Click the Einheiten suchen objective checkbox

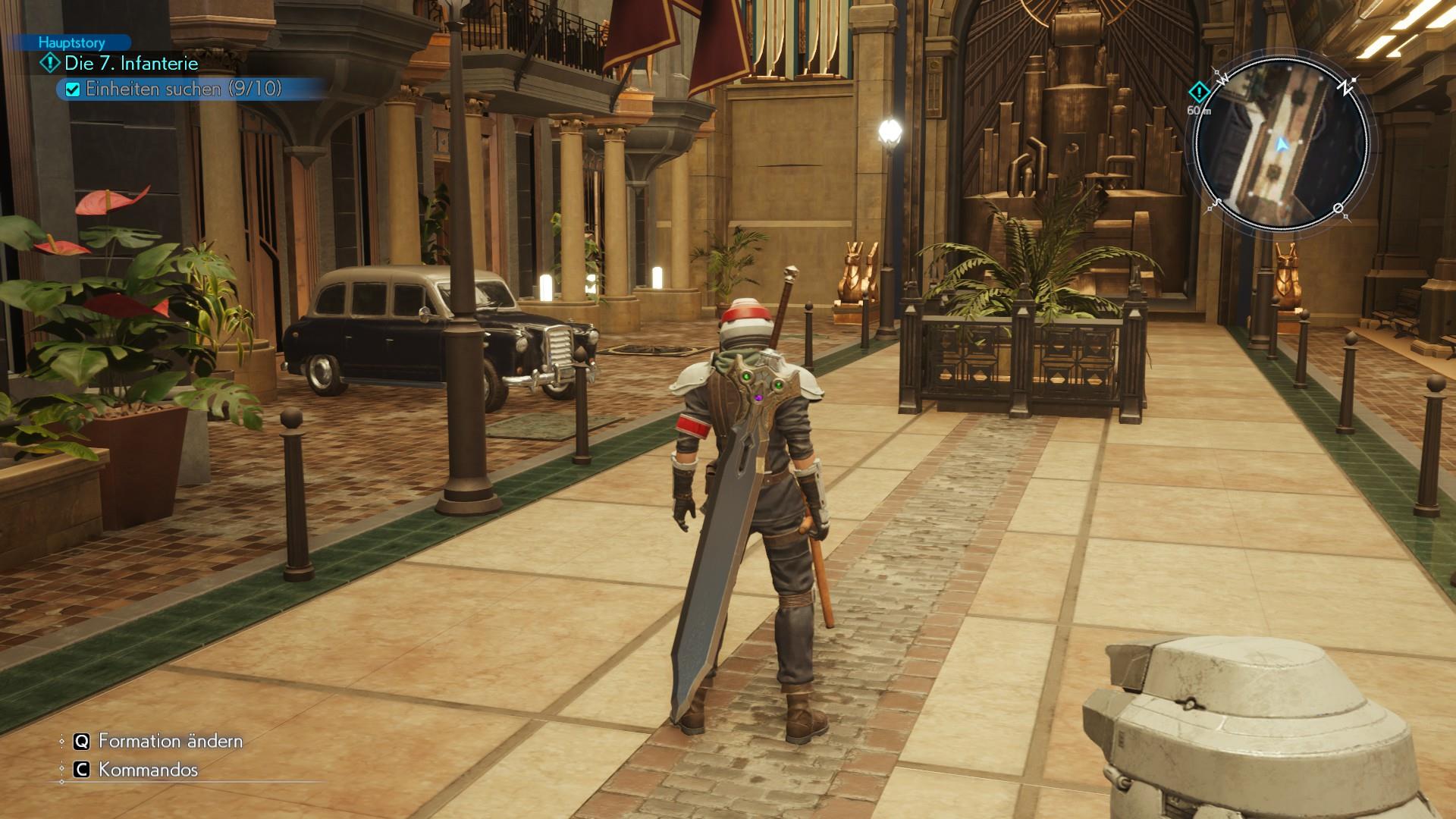pyautogui.click(x=73, y=89)
